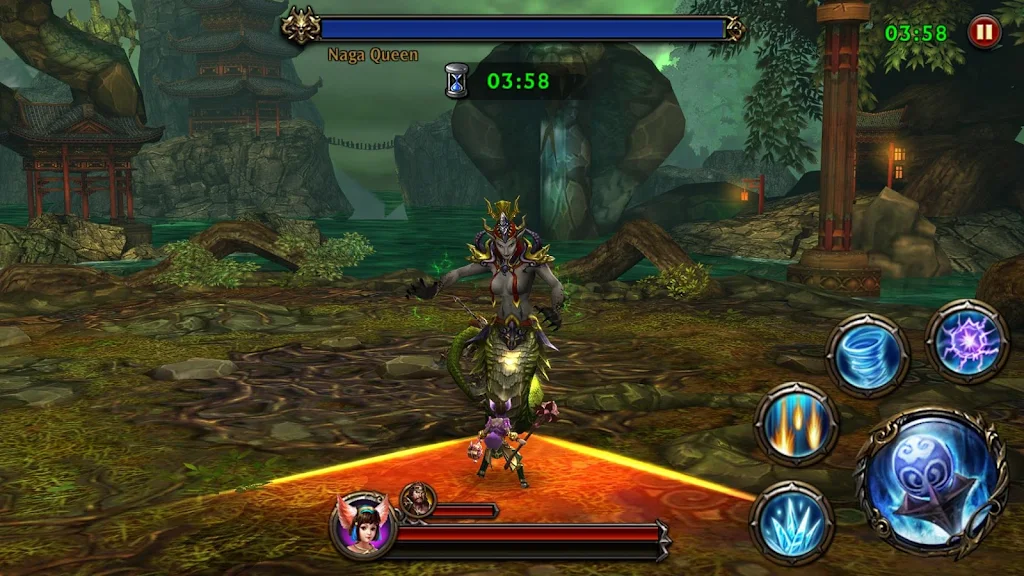1024x576 pixels.
Task: Cast the purple lightning orb skill
Action: 967,342
